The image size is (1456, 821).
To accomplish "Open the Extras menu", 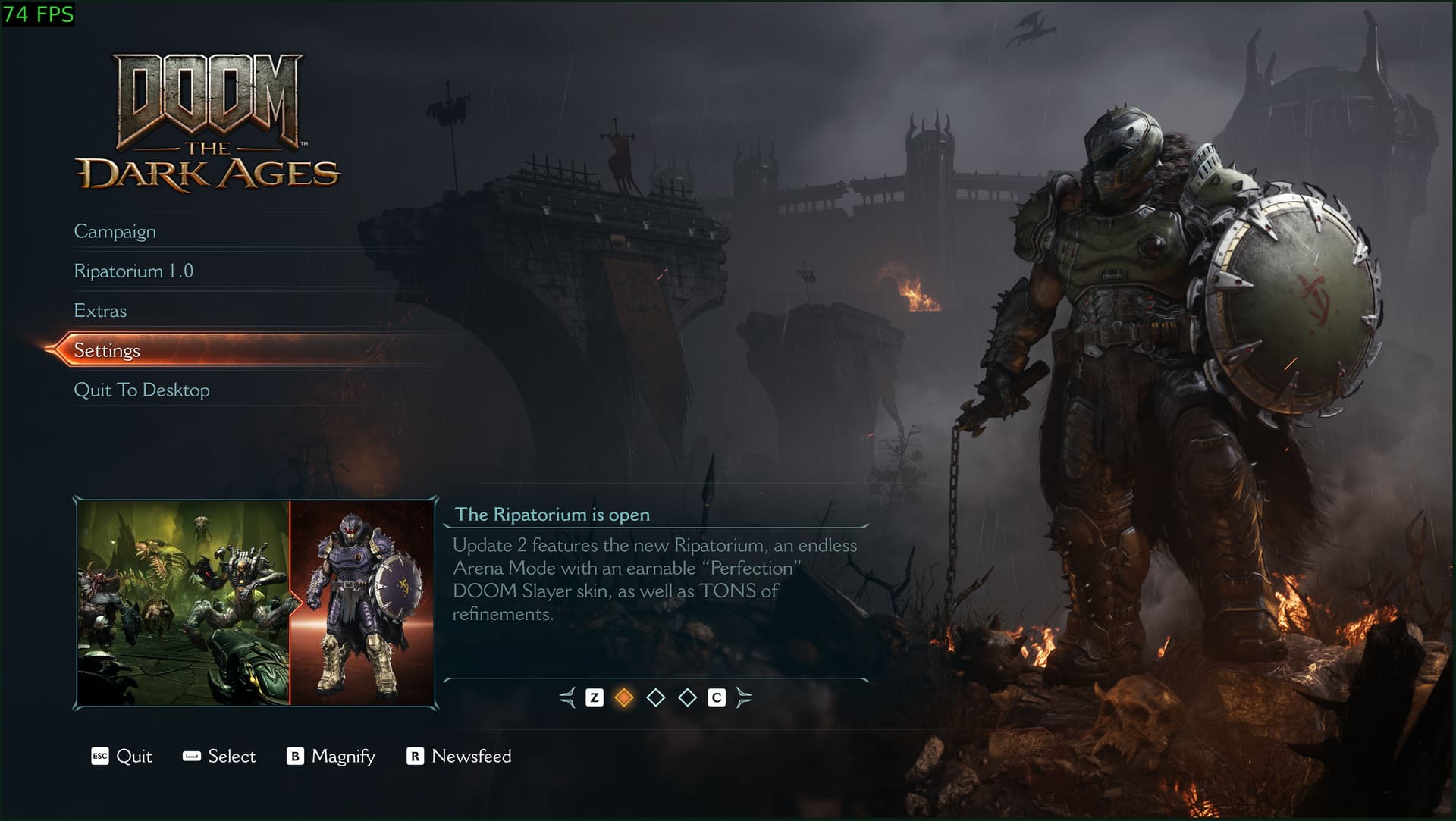I will click(100, 311).
